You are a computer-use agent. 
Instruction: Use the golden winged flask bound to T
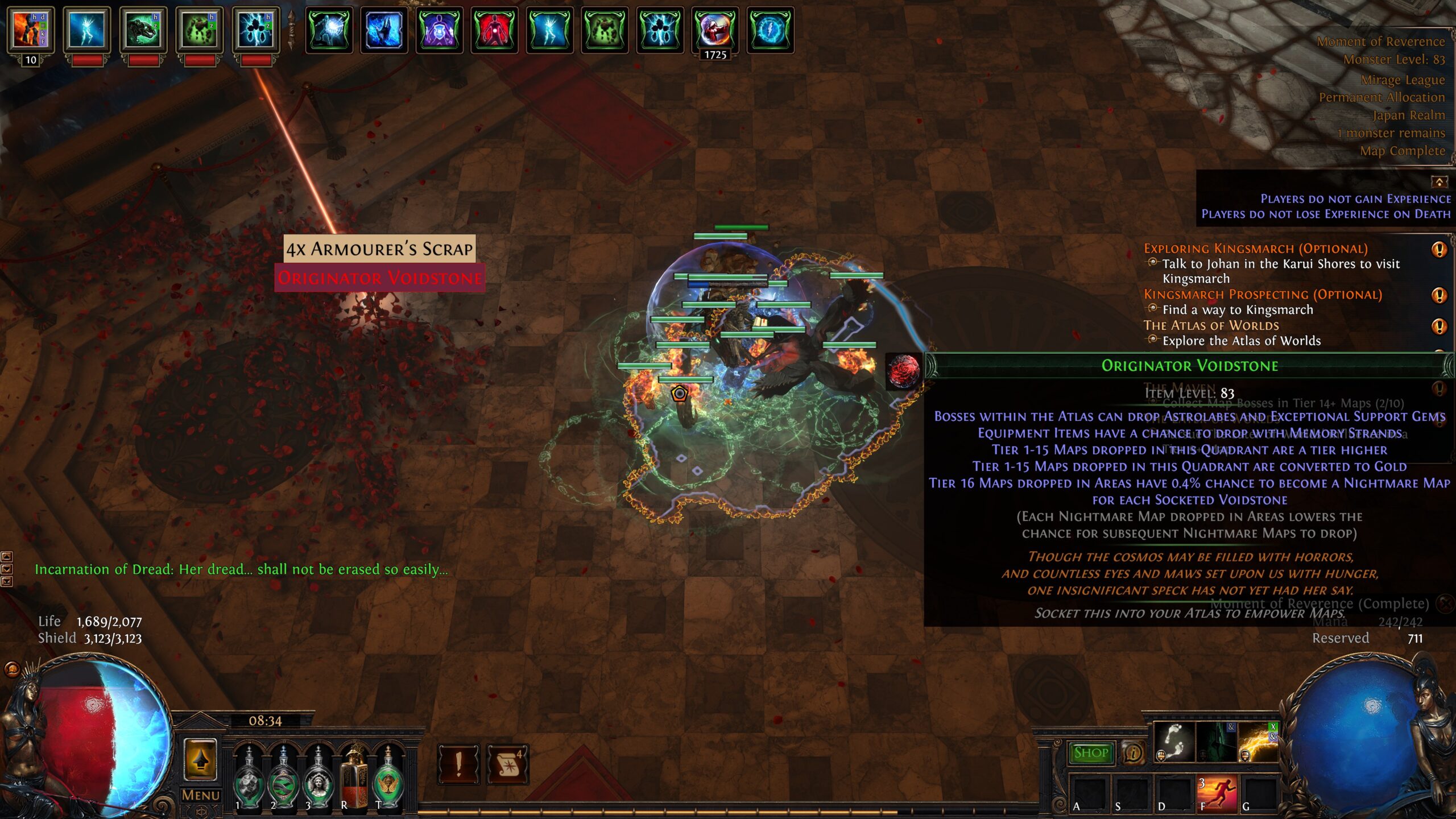(389, 777)
